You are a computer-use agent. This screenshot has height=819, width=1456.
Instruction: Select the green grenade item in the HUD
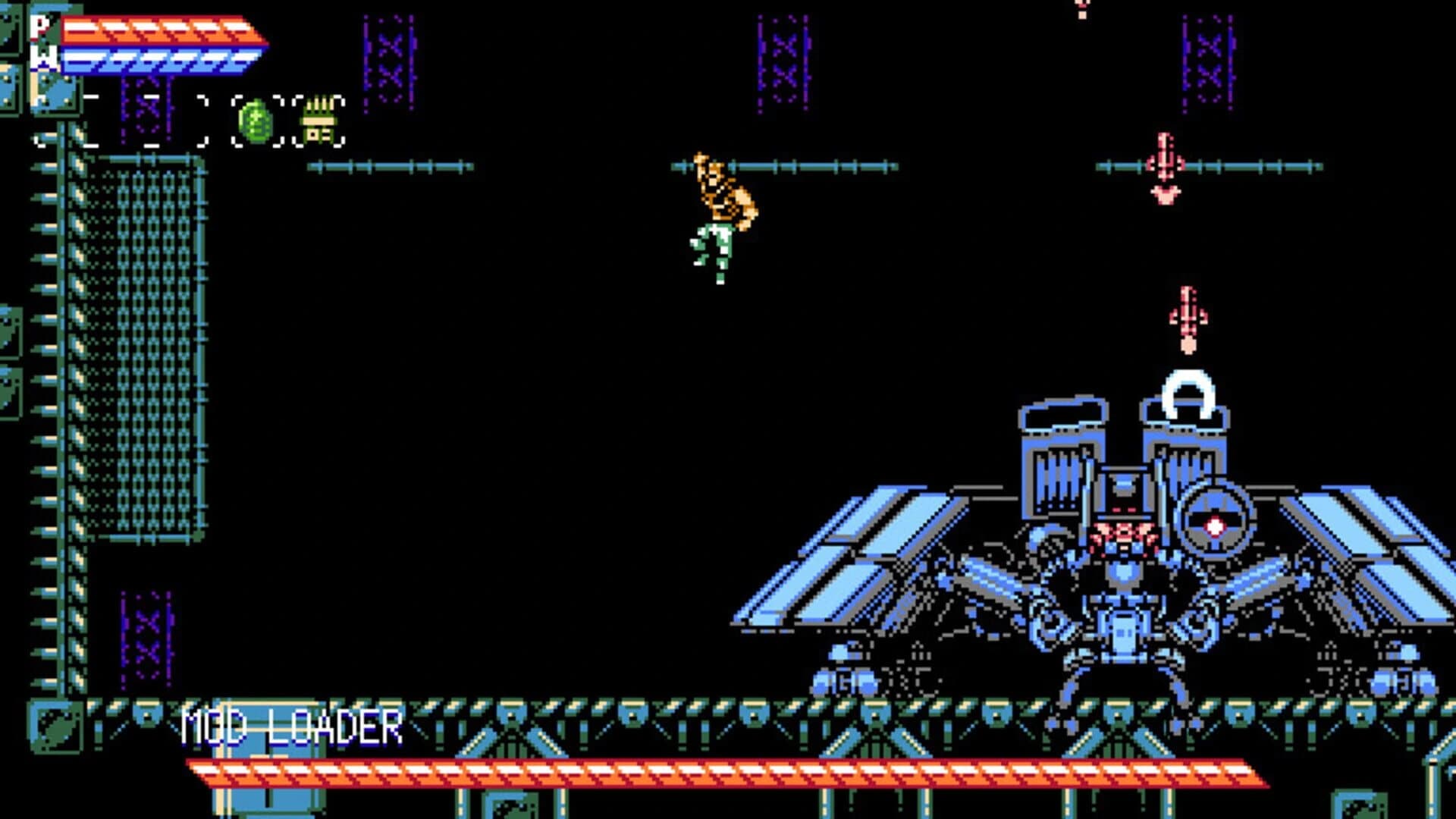pos(258,121)
